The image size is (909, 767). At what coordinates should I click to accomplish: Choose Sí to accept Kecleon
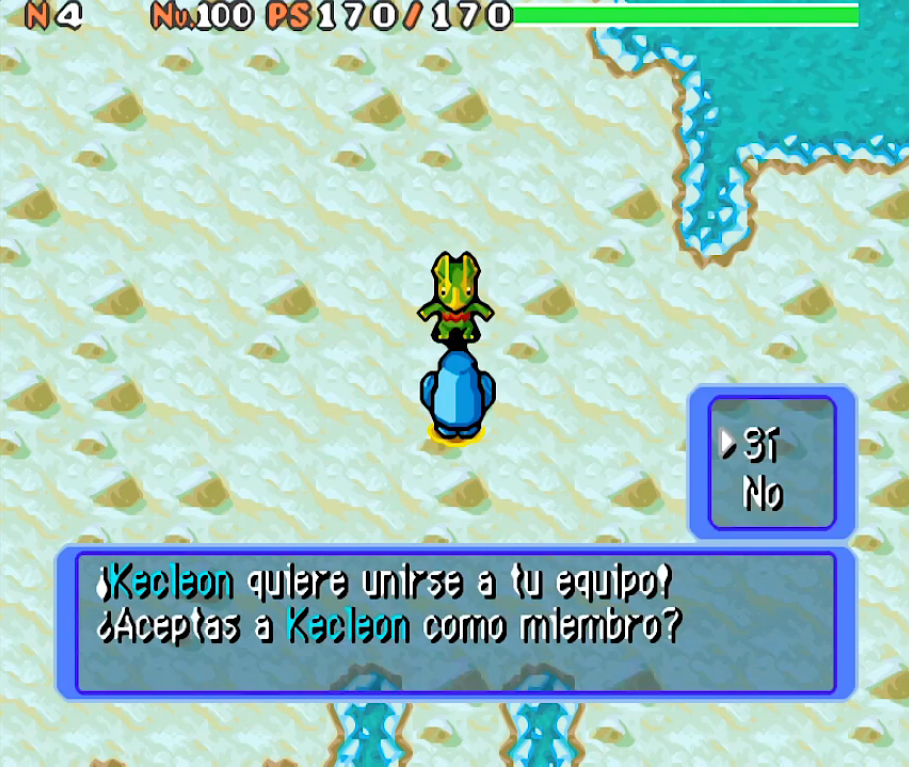tap(761, 447)
